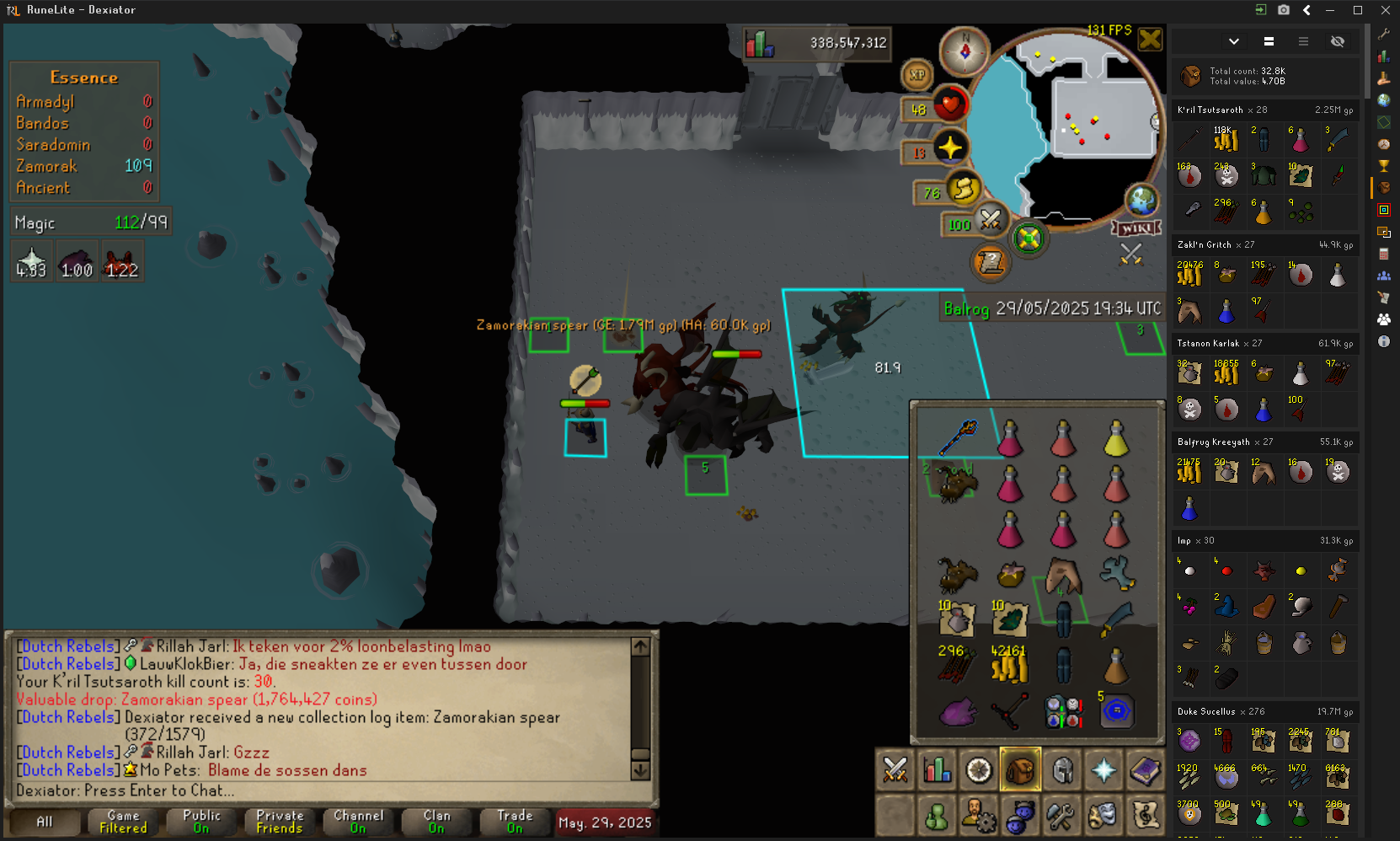Select the blue staff in the inventory
The width and height of the screenshot is (1400, 841).
(958, 437)
